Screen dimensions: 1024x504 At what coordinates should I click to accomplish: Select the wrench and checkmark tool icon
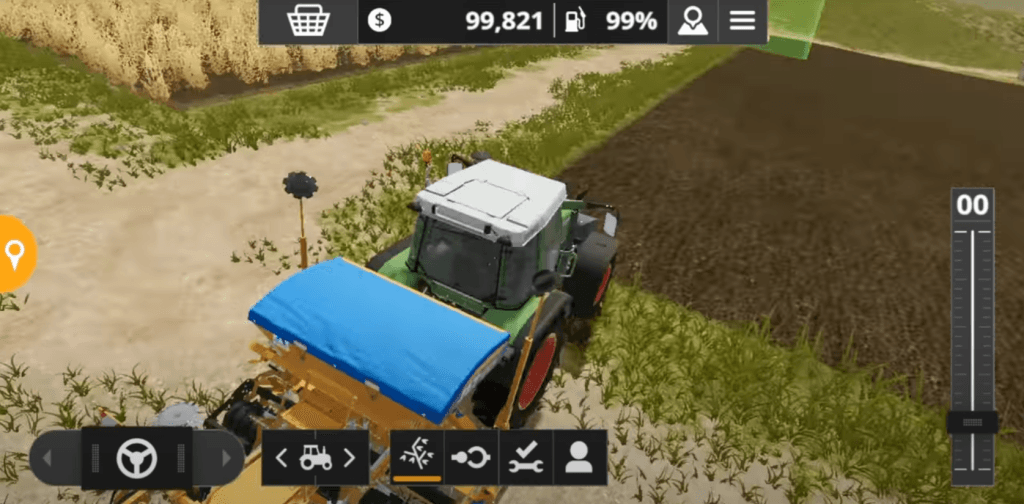524,458
